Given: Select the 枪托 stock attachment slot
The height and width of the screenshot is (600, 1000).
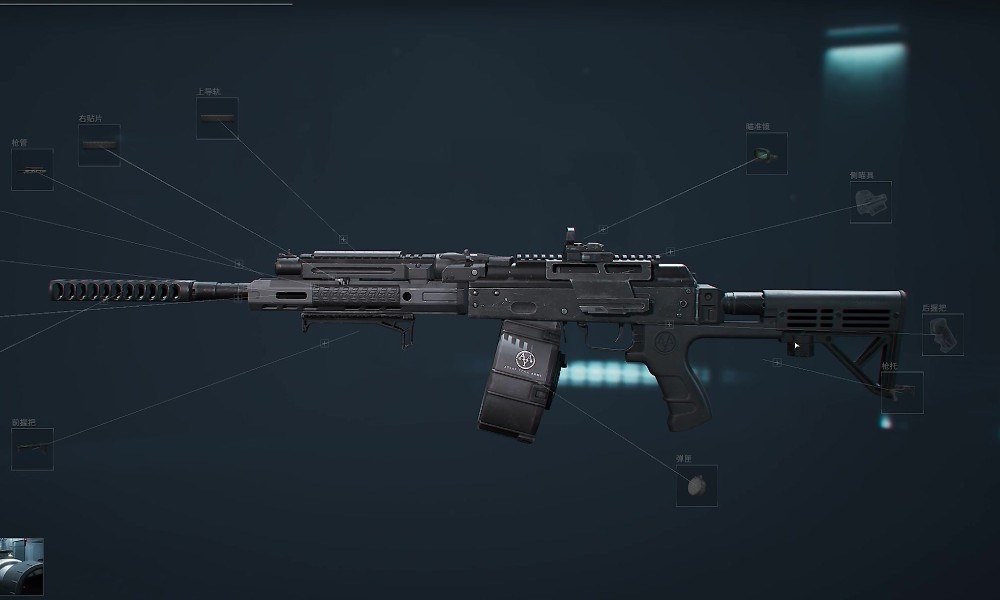Looking at the screenshot, I should click(x=902, y=391).
